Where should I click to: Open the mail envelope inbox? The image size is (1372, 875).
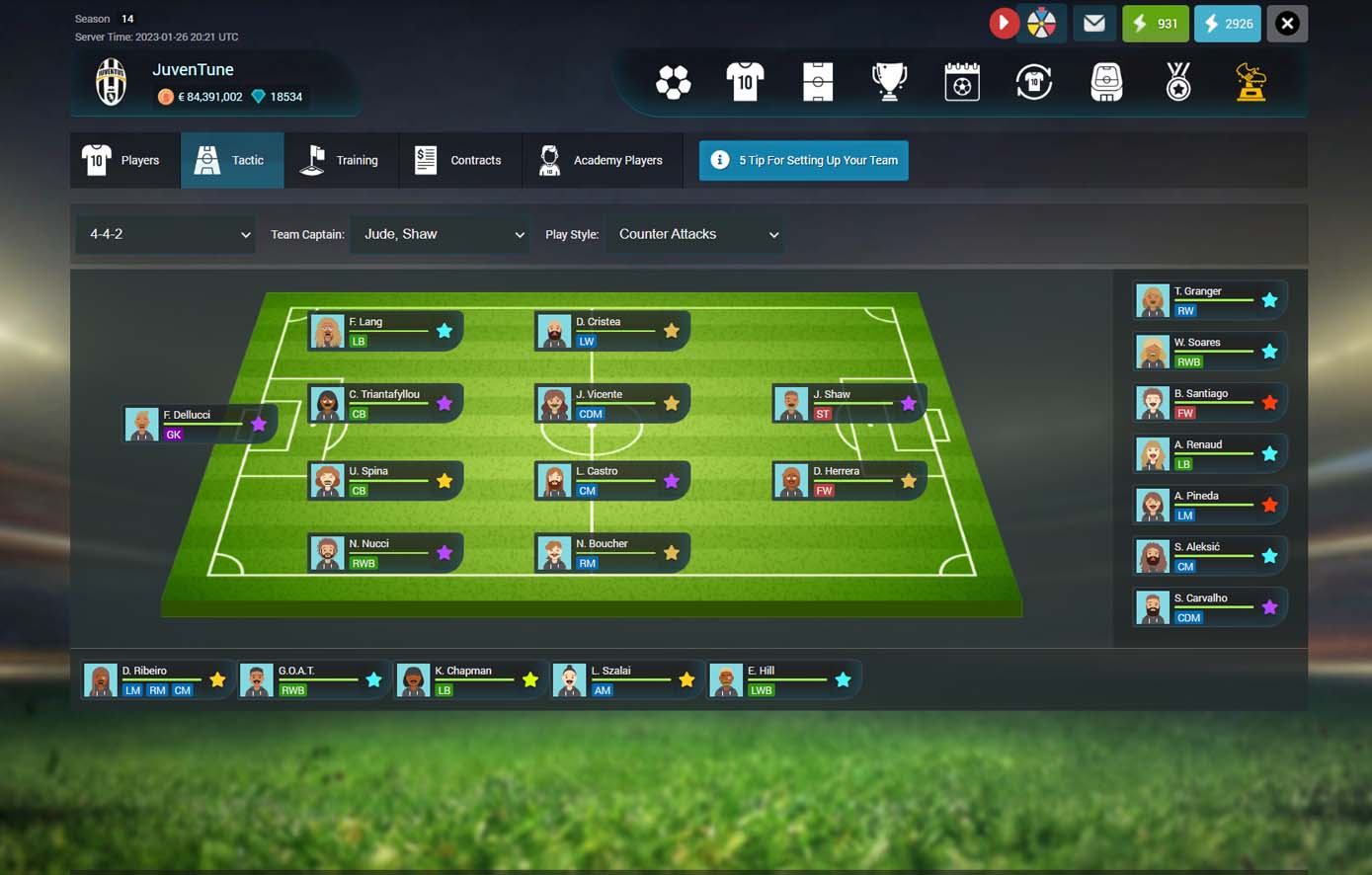[1093, 24]
